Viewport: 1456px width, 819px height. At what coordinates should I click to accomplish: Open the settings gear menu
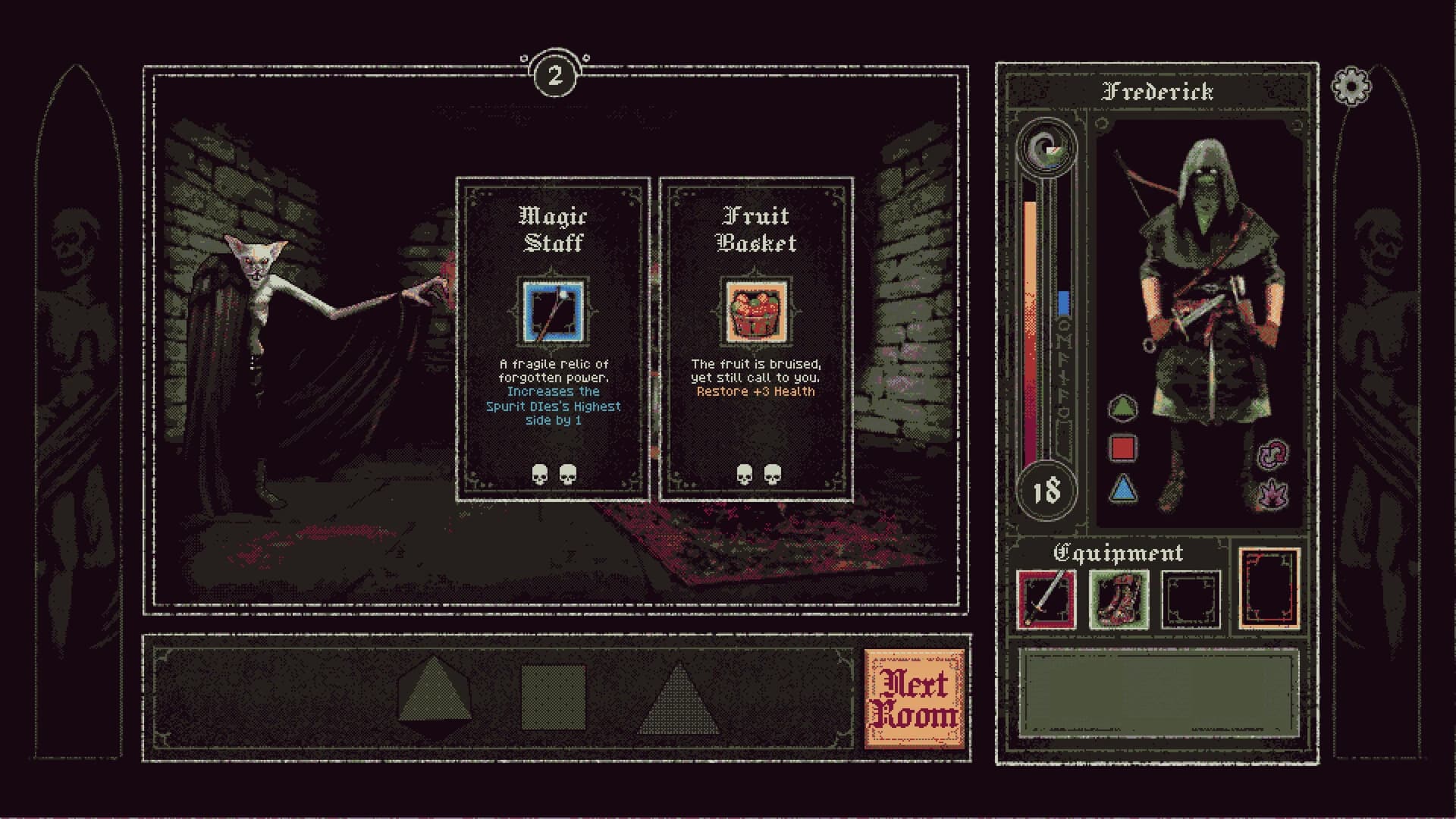tap(1351, 86)
